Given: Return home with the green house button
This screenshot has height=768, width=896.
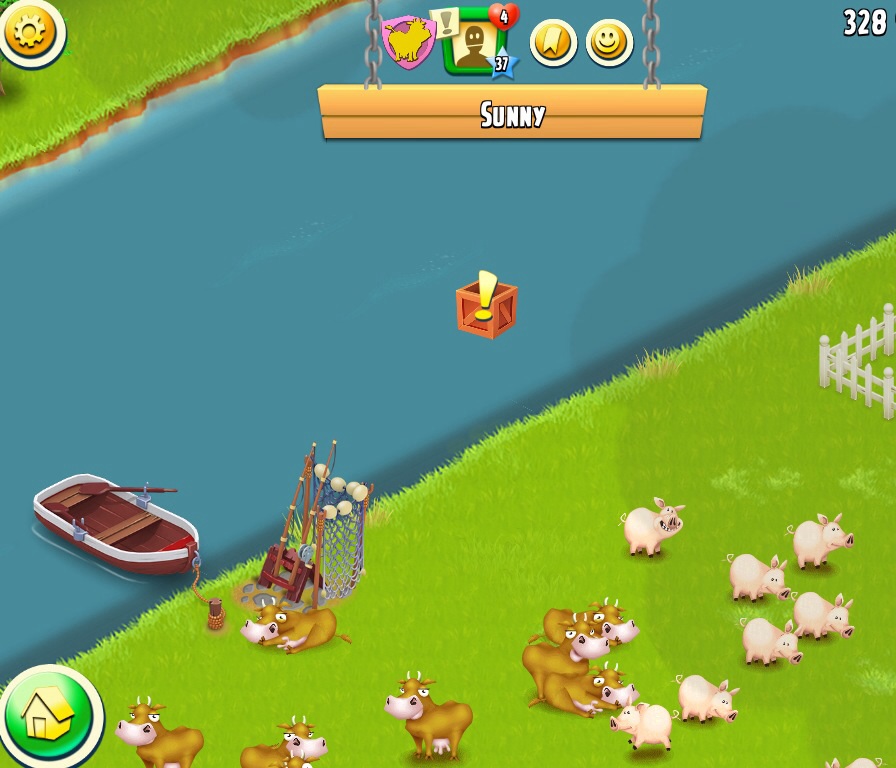Looking at the screenshot, I should point(47,714).
